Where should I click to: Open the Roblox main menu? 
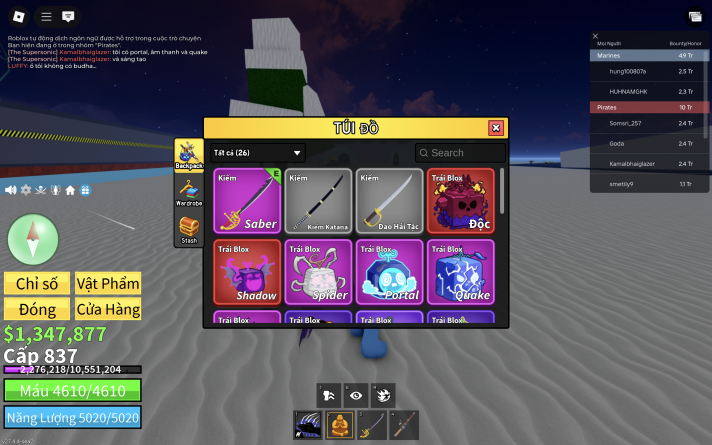pyautogui.click(x=18, y=16)
